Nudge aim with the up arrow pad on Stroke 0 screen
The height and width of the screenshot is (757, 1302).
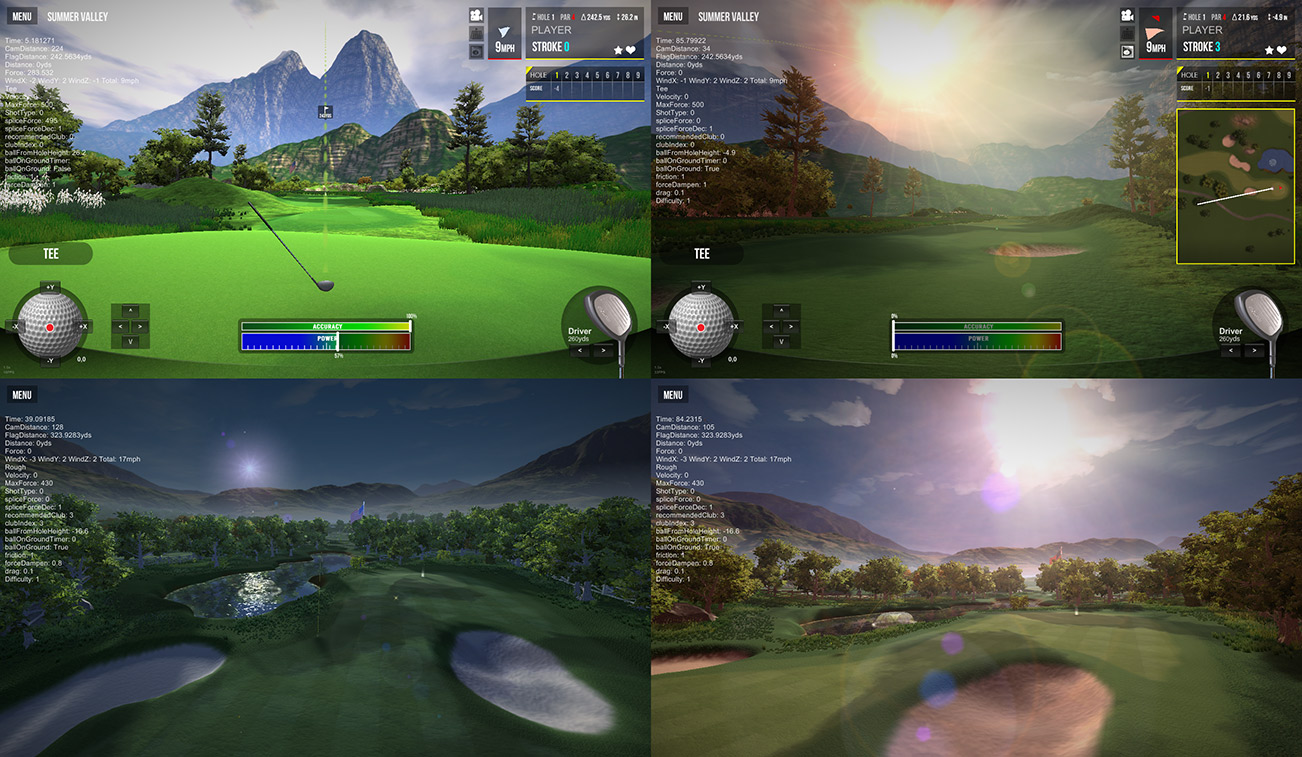[130, 311]
